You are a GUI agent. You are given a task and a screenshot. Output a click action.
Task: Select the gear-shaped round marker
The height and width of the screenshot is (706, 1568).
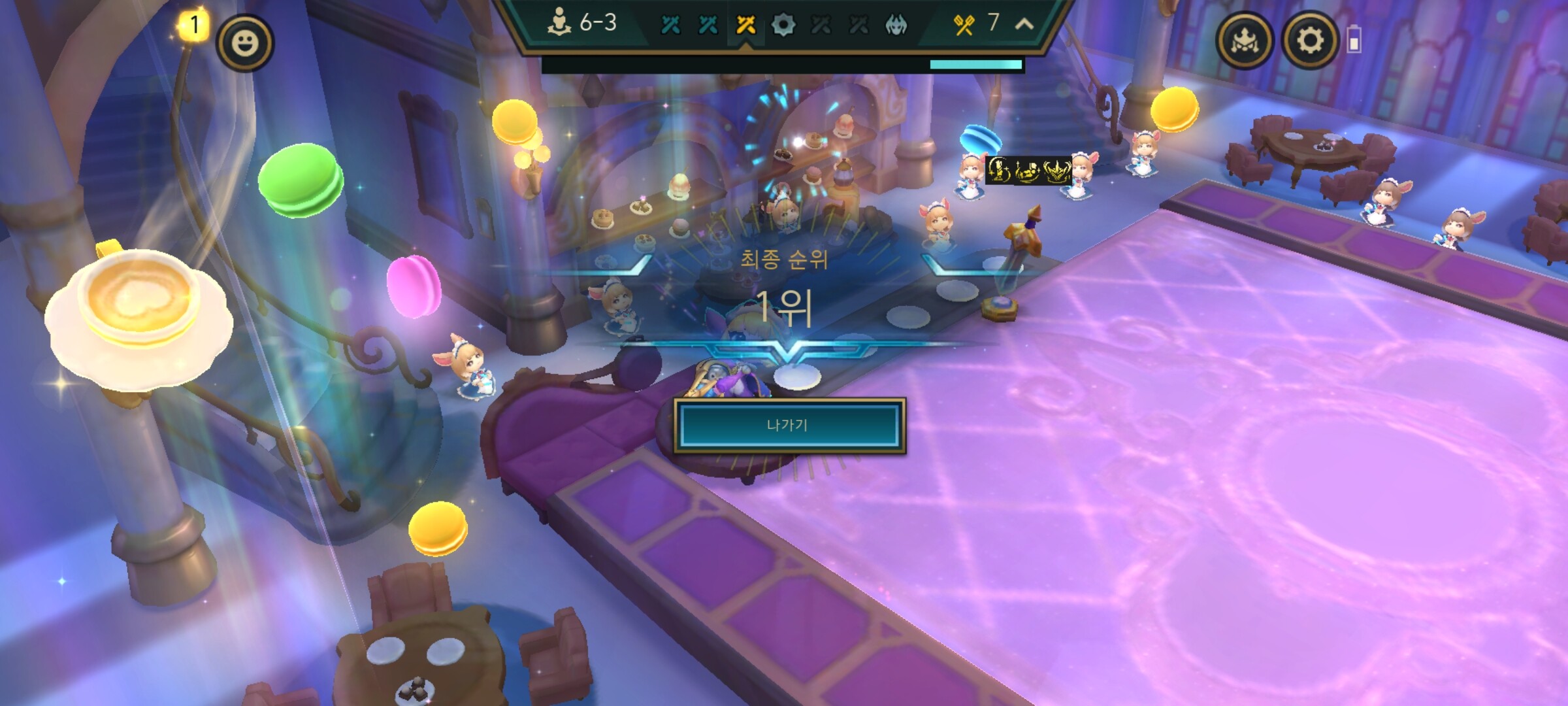(x=783, y=25)
